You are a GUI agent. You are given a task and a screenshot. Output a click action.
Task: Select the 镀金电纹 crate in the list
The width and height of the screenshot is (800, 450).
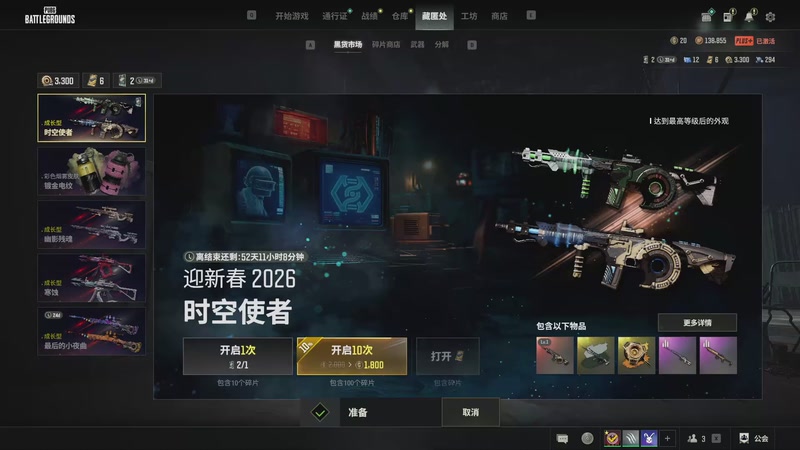point(91,171)
